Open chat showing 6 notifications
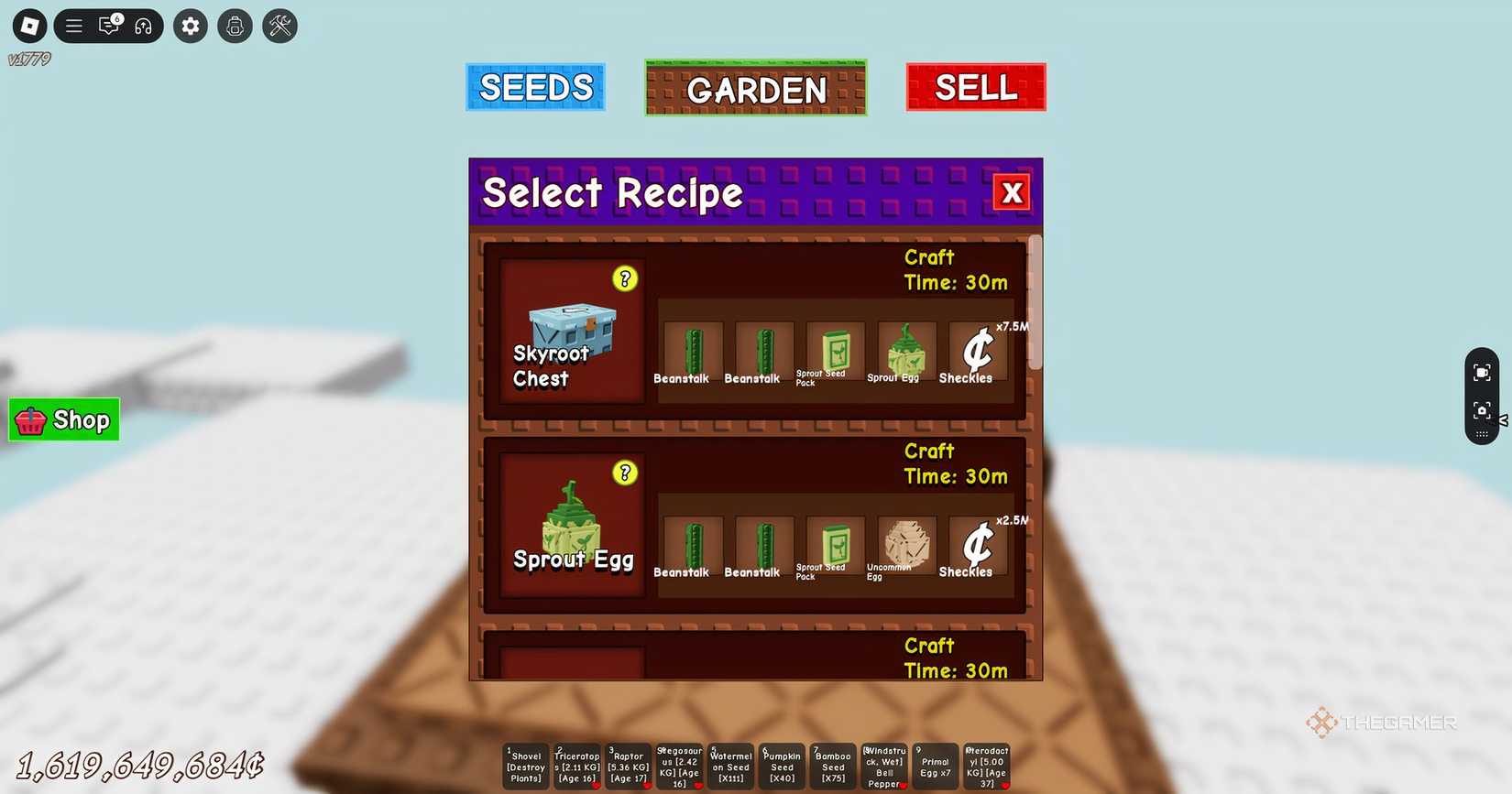This screenshot has width=1512, height=794. click(x=107, y=26)
